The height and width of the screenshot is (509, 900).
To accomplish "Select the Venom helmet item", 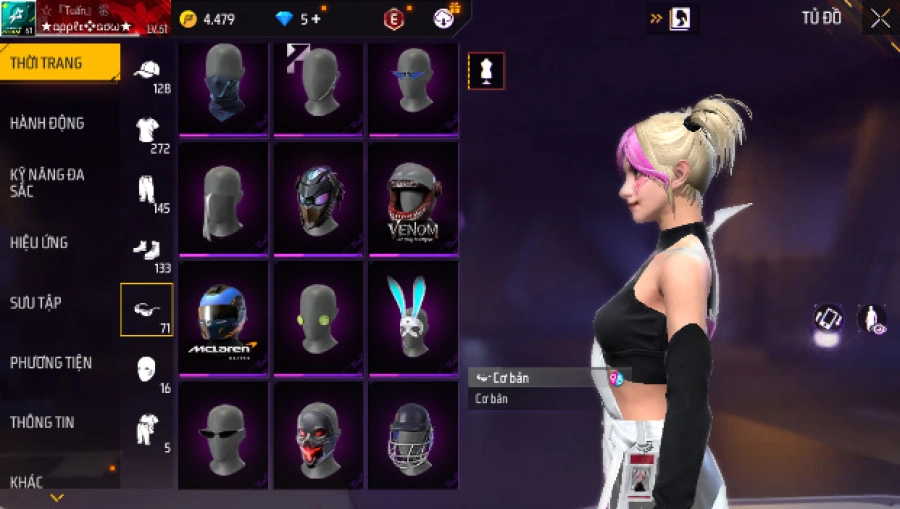I will click(413, 198).
